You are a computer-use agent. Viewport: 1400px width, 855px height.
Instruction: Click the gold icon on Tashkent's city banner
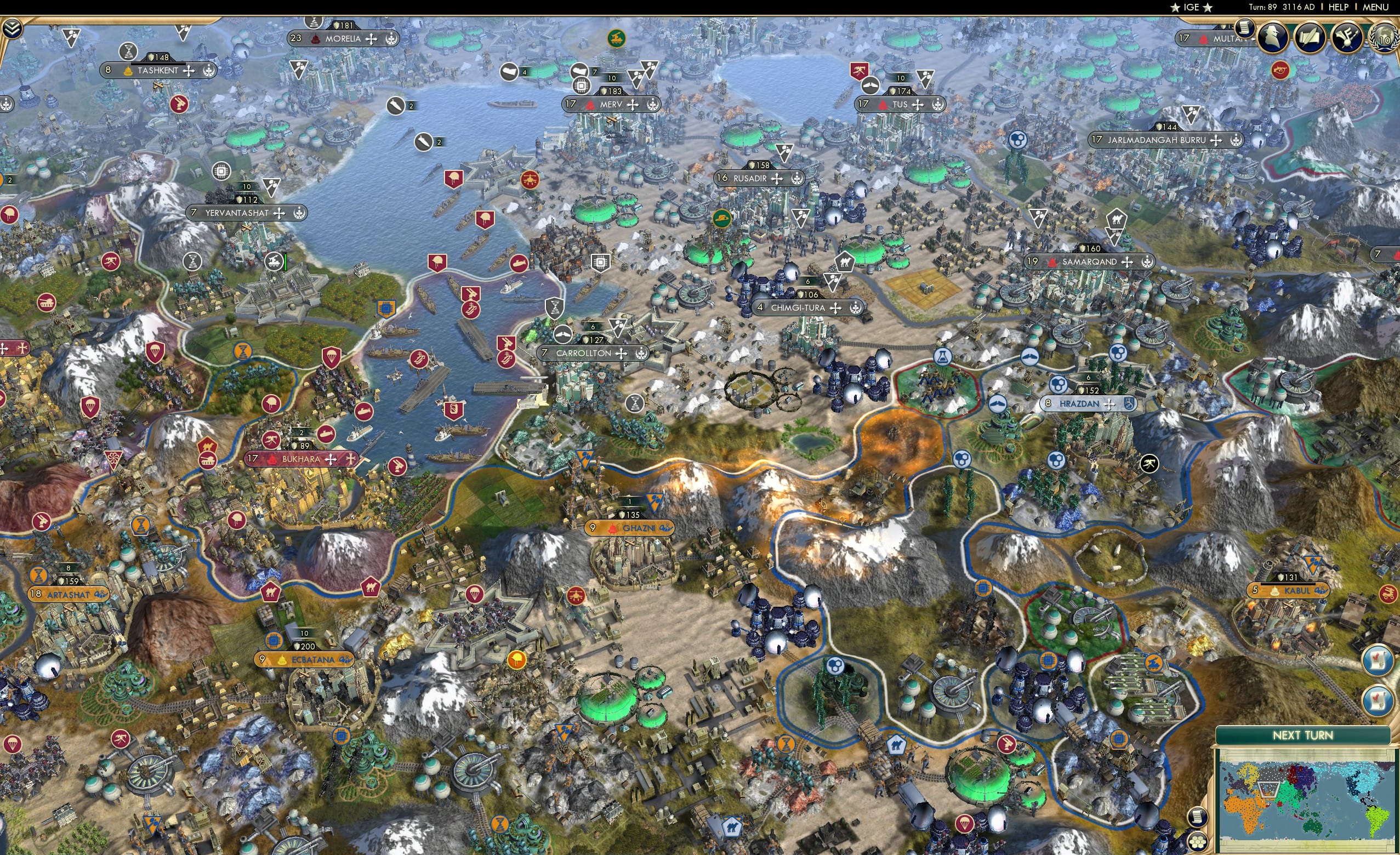pyautogui.click(x=129, y=71)
